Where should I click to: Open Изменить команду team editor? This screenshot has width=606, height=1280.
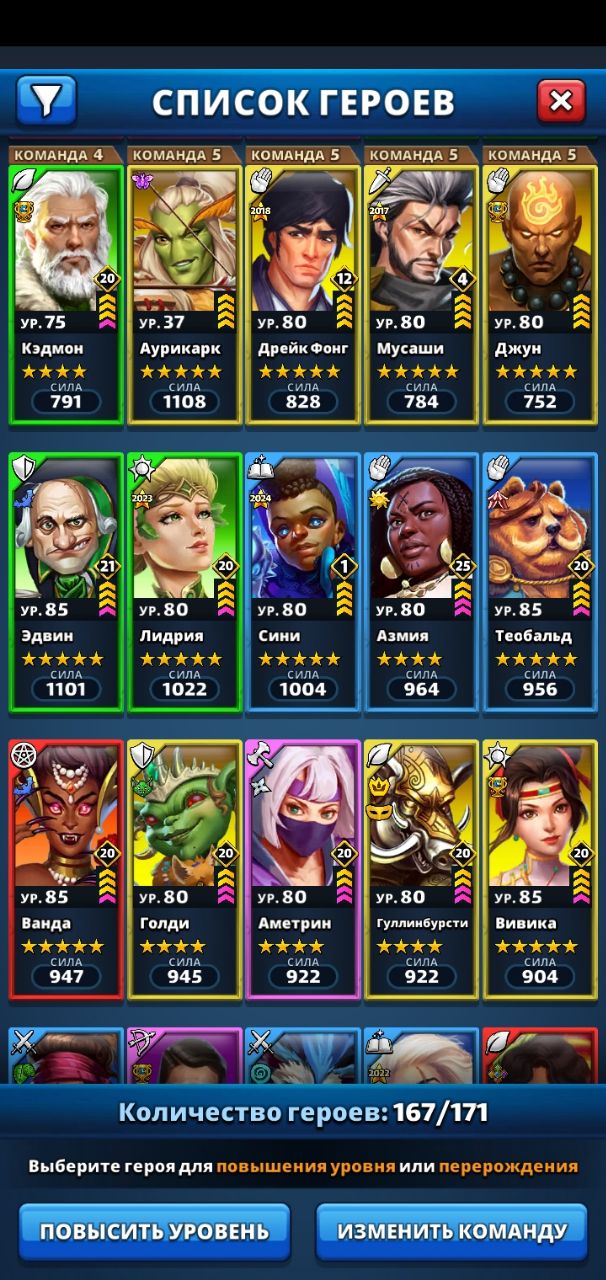pos(452,1231)
